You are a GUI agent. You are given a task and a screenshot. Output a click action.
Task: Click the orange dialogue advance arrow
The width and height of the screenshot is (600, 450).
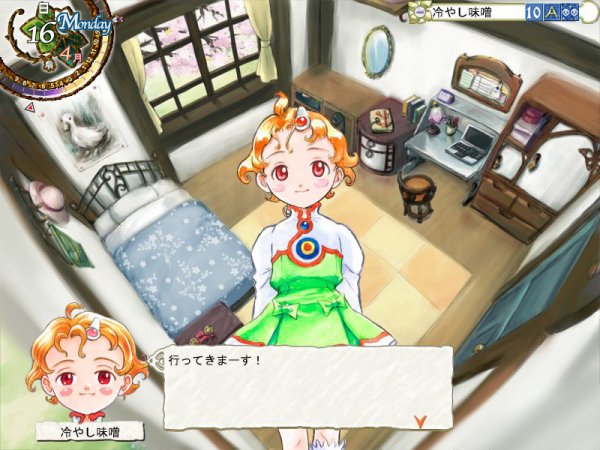point(420,421)
